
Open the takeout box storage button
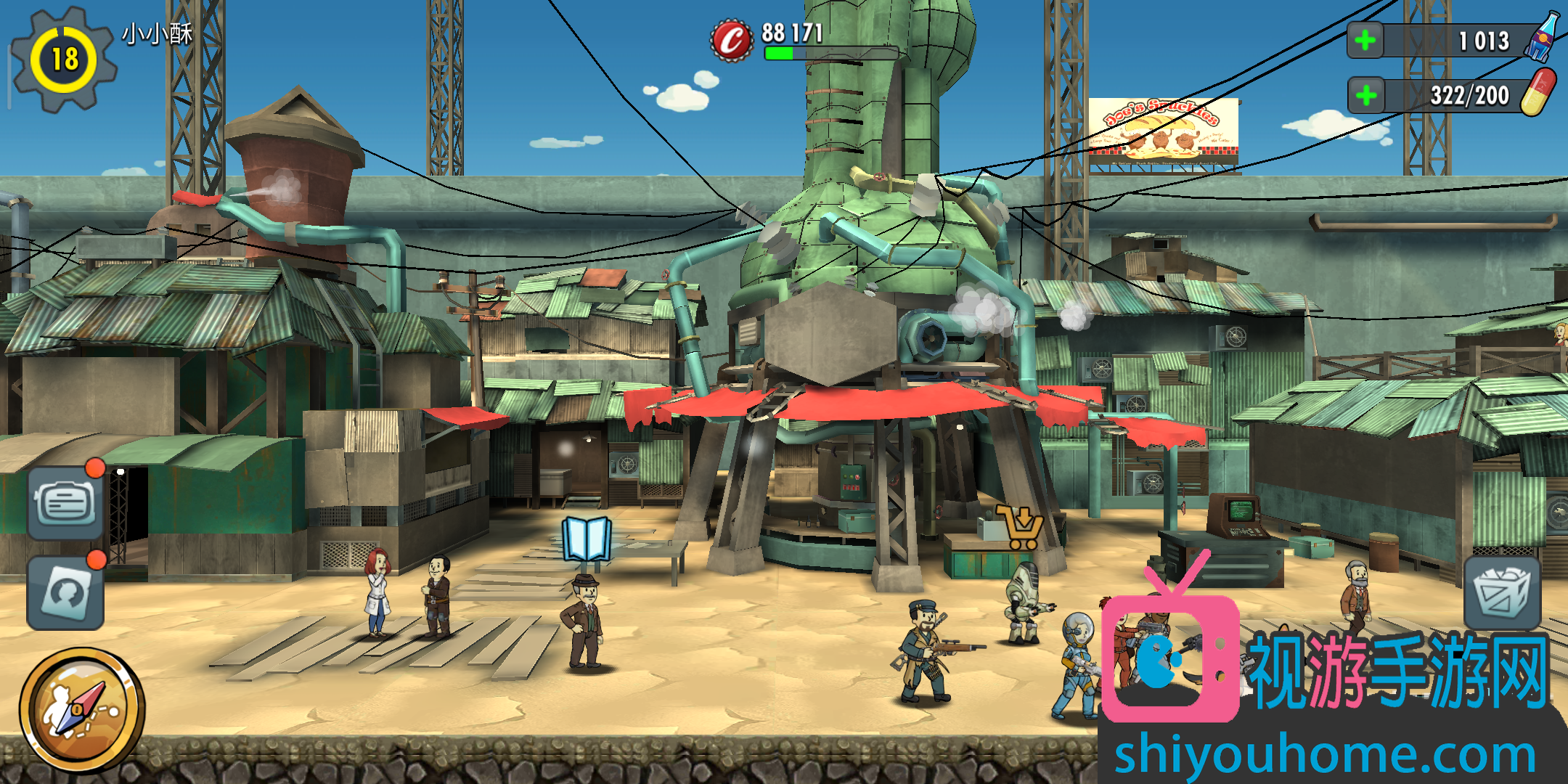1501,593
